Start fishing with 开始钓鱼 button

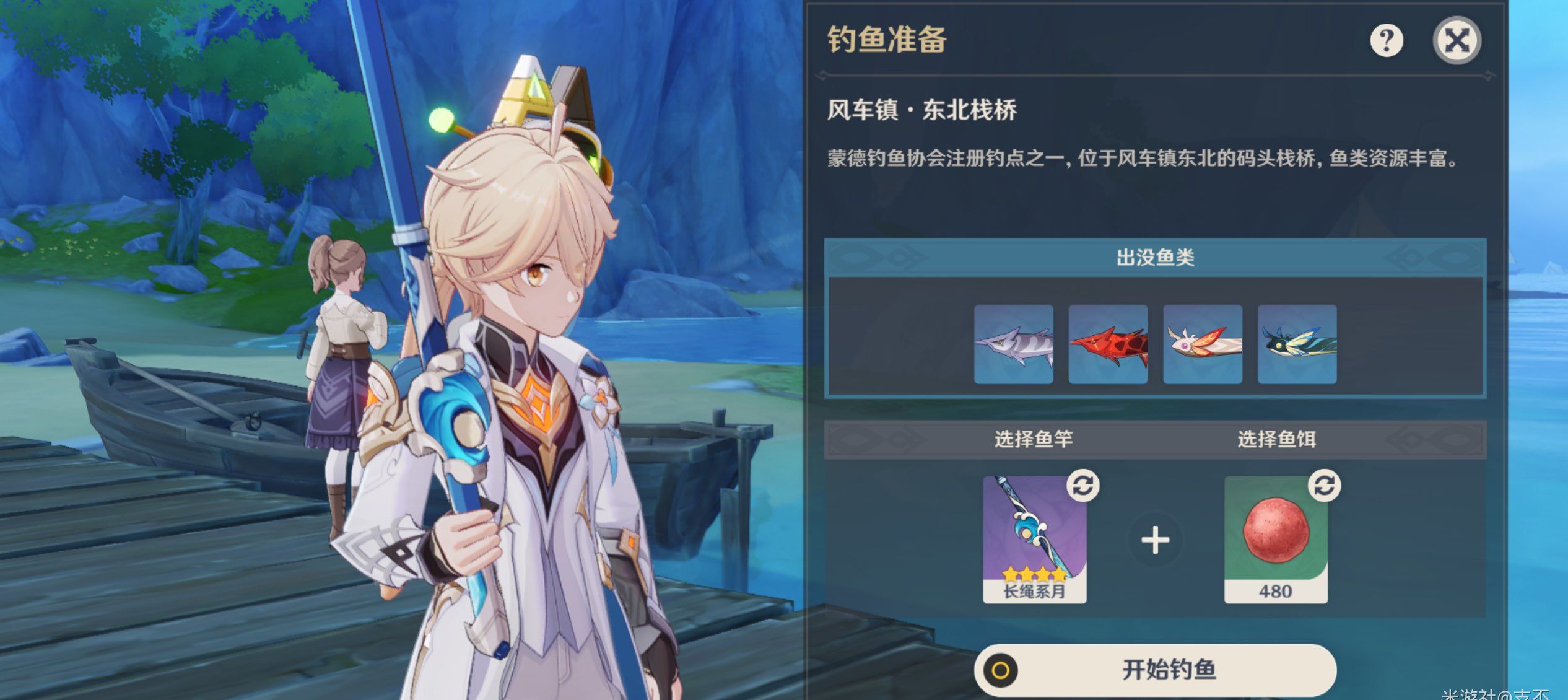[1155, 670]
